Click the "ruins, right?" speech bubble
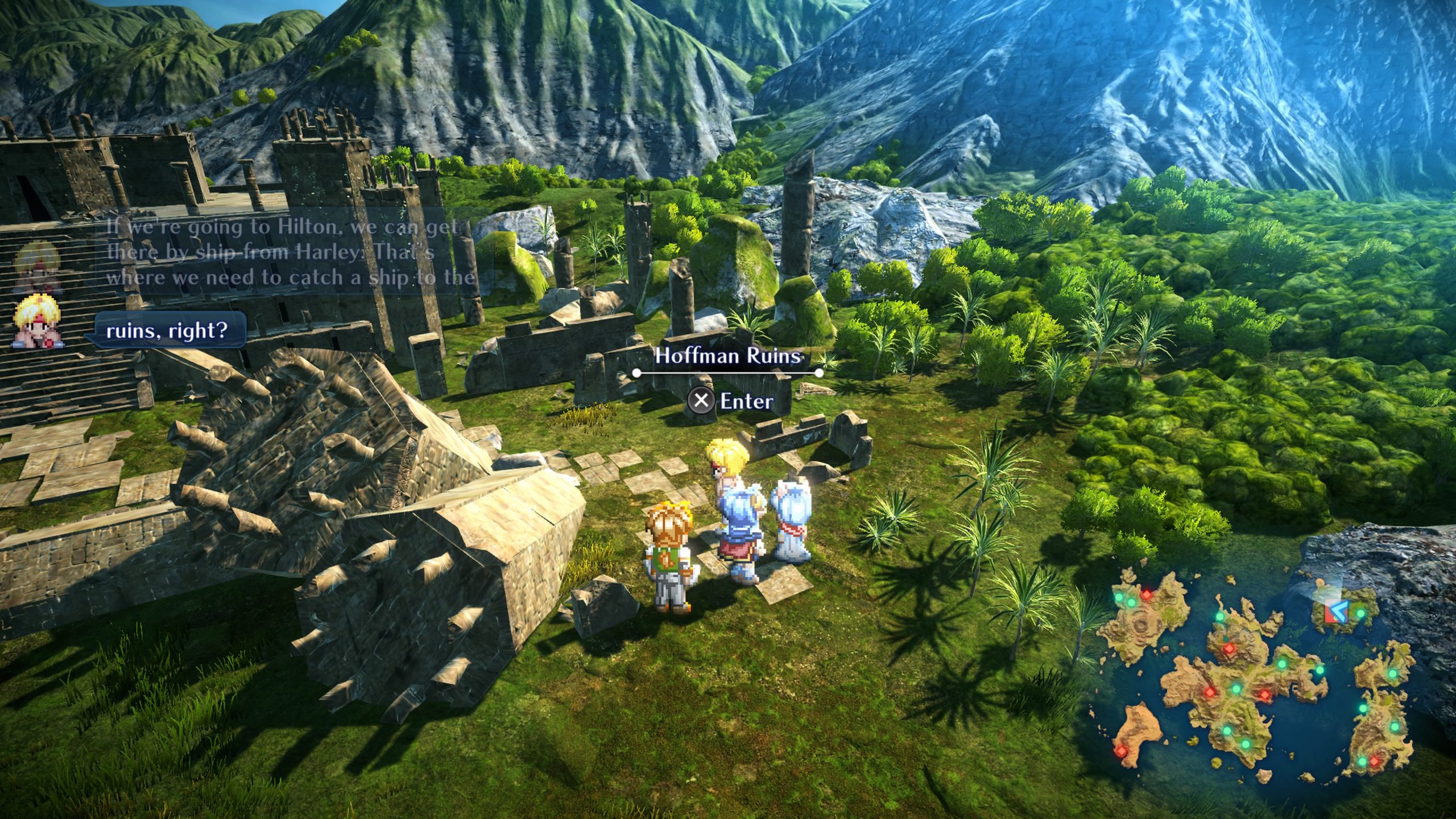Viewport: 1456px width, 819px height. tap(167, 330)
